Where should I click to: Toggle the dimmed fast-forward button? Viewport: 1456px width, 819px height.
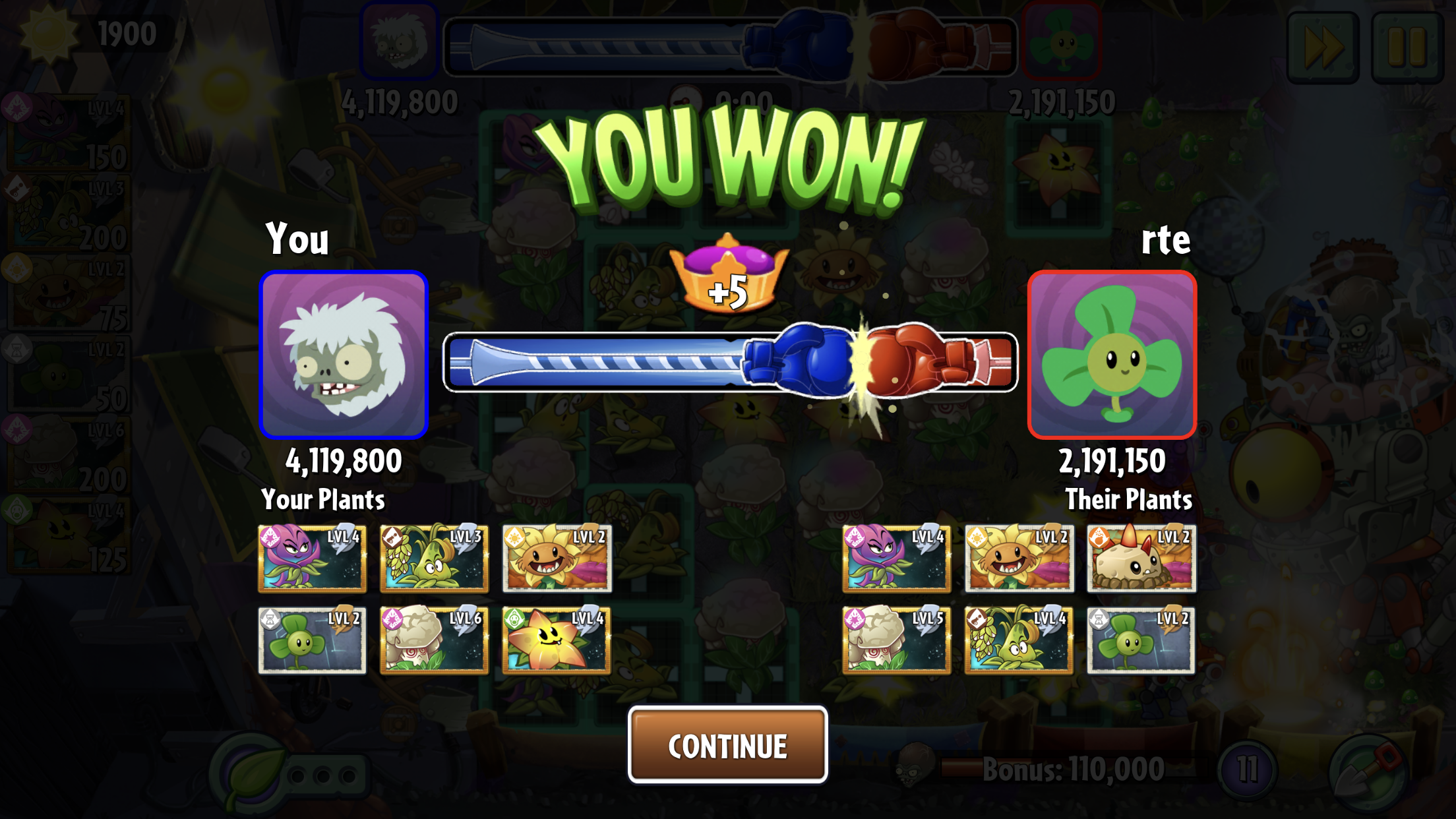(1323, 47)
